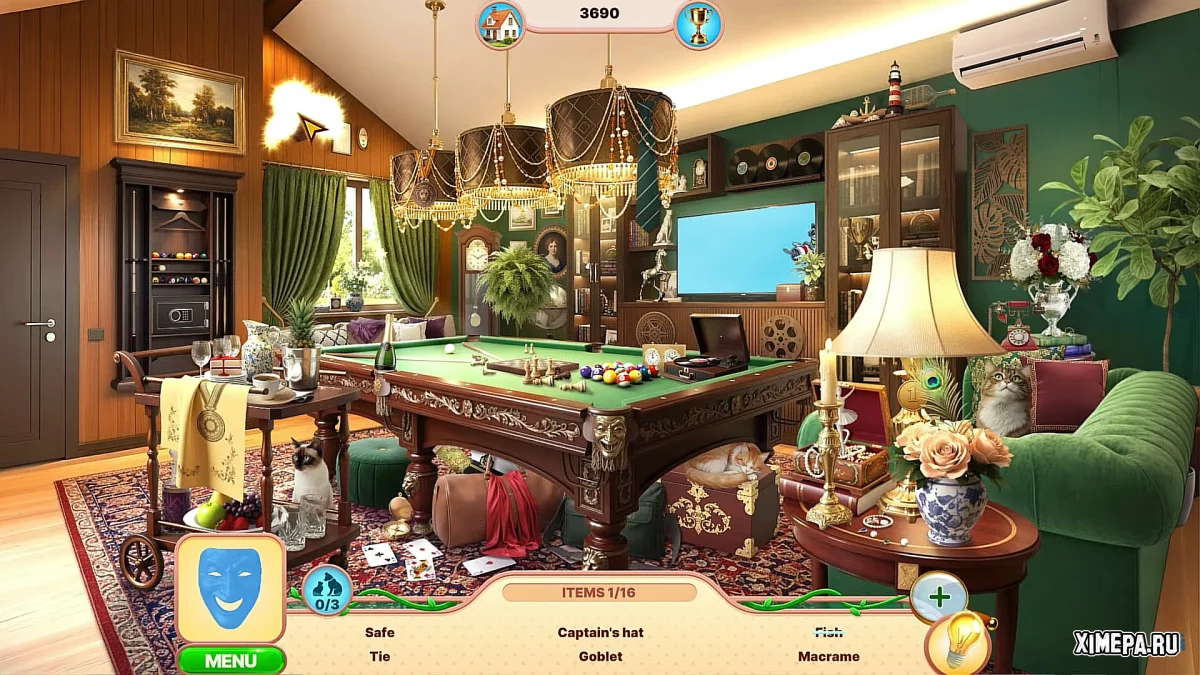Click the cats found counter icon
Screen dimensions: 1200x675
point(327,590)
